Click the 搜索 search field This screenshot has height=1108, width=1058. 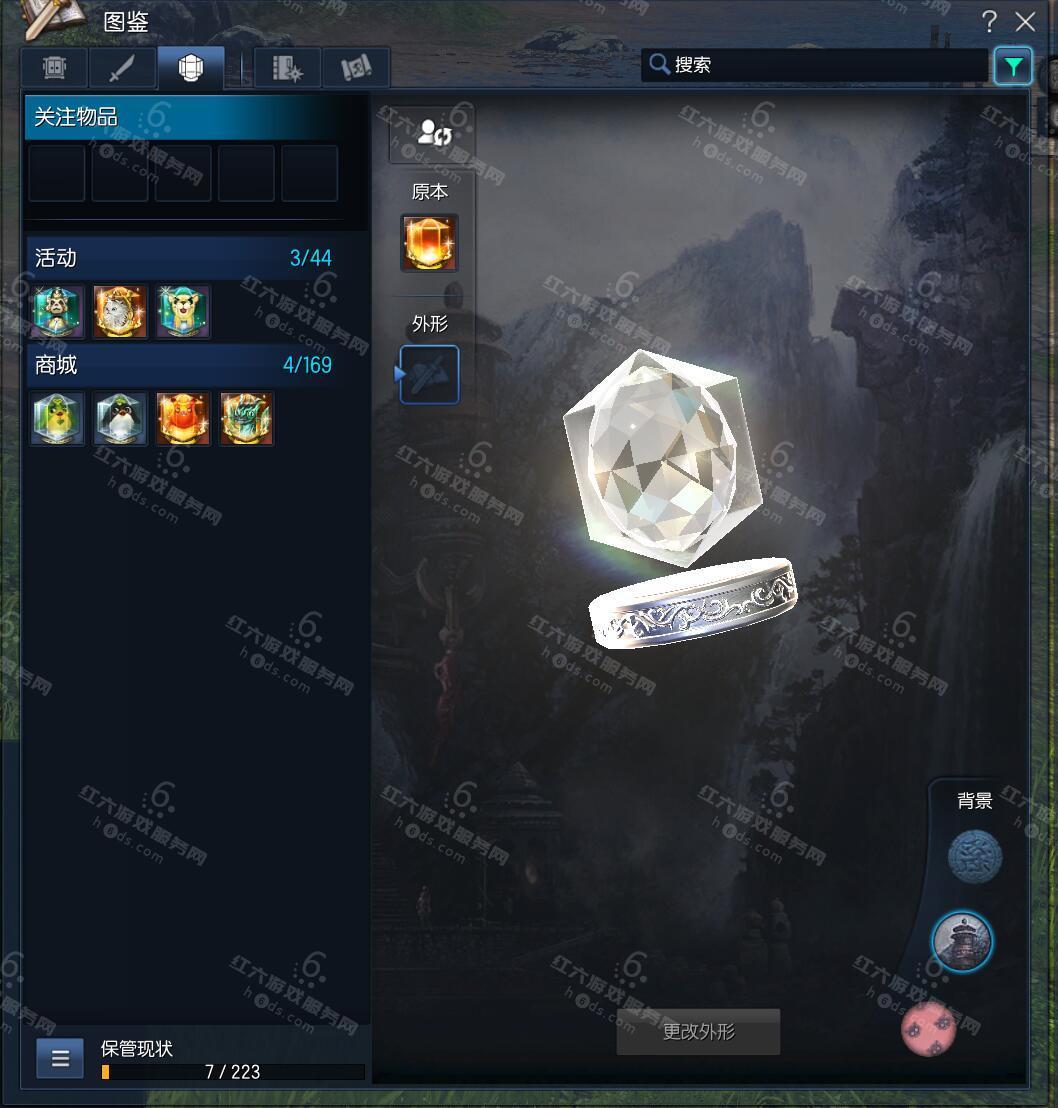(815, 65)
